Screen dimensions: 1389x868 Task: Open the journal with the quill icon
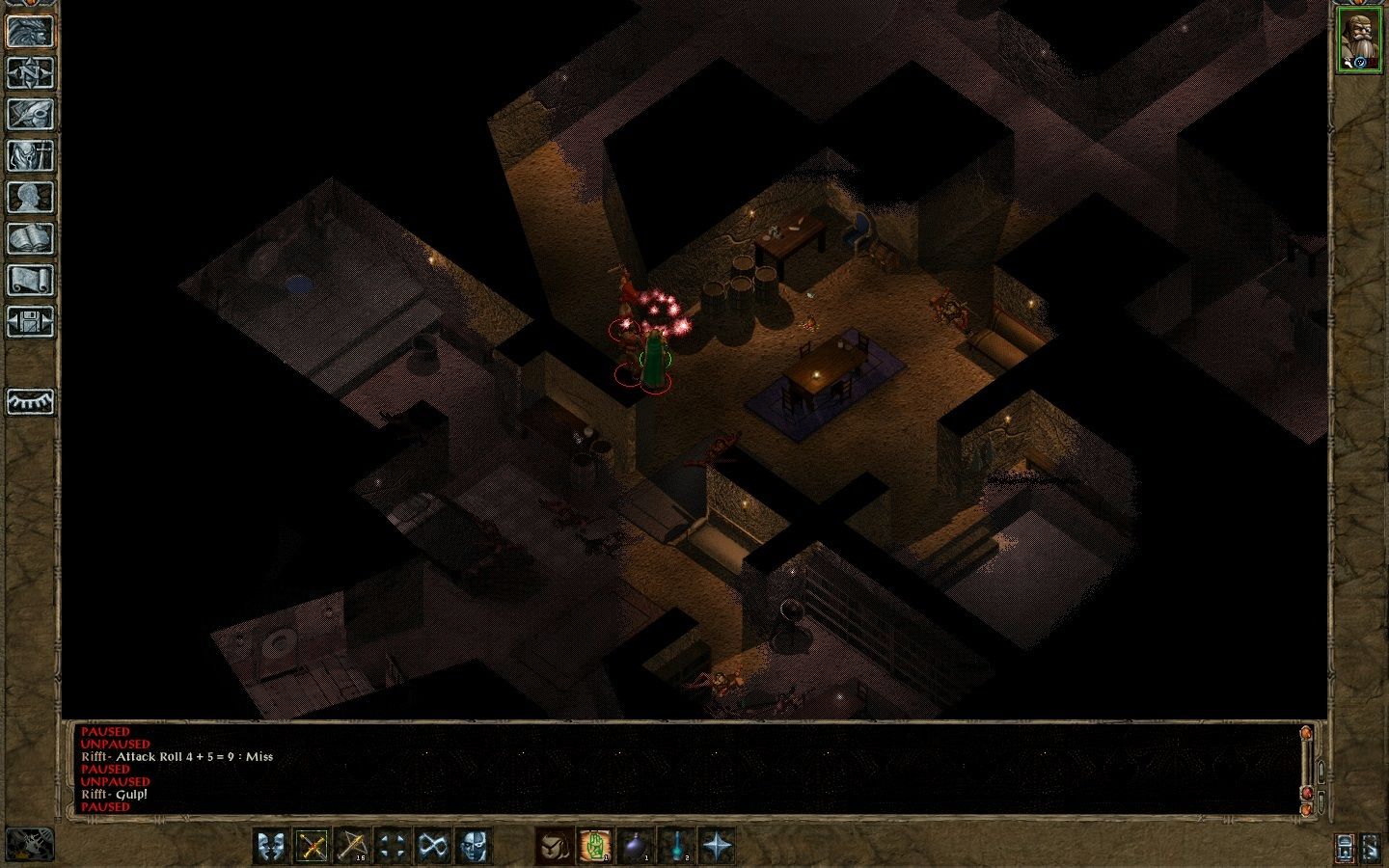pos(30,114)
